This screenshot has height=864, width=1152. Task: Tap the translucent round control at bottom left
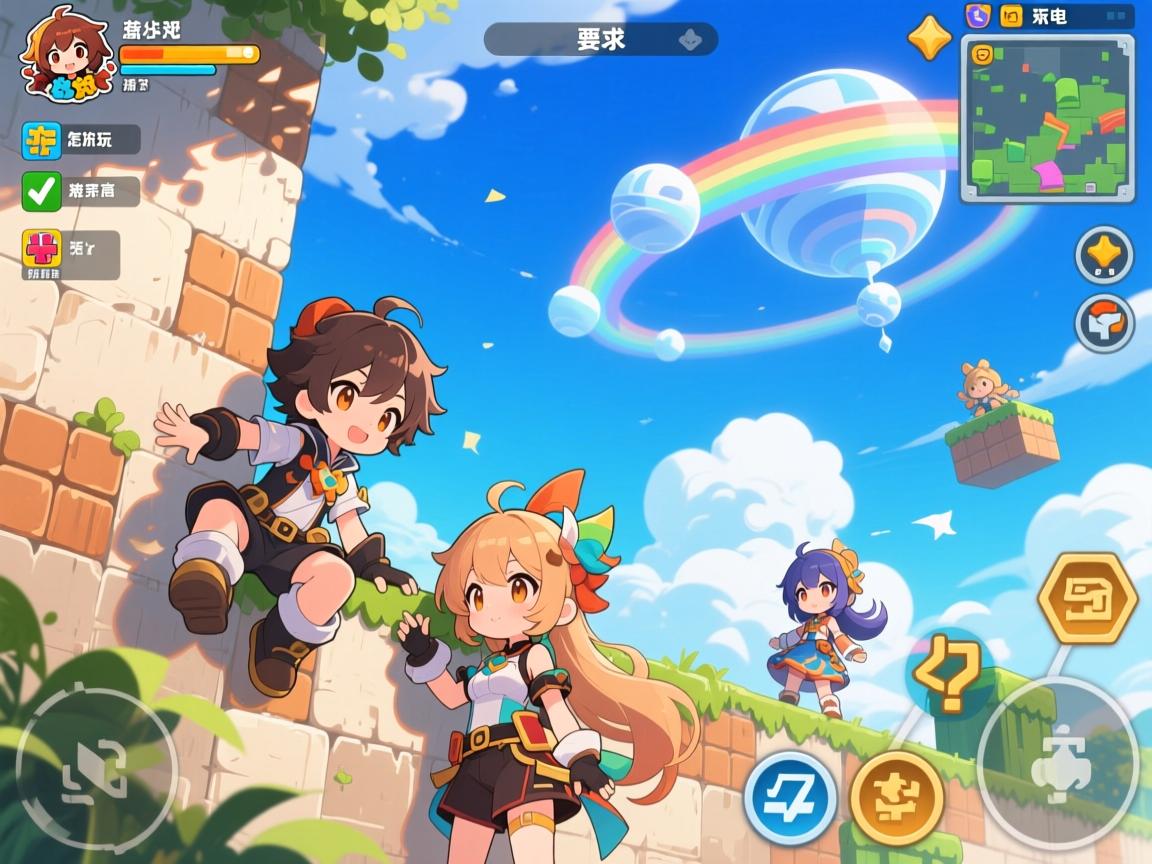click(x=96, y=767)
